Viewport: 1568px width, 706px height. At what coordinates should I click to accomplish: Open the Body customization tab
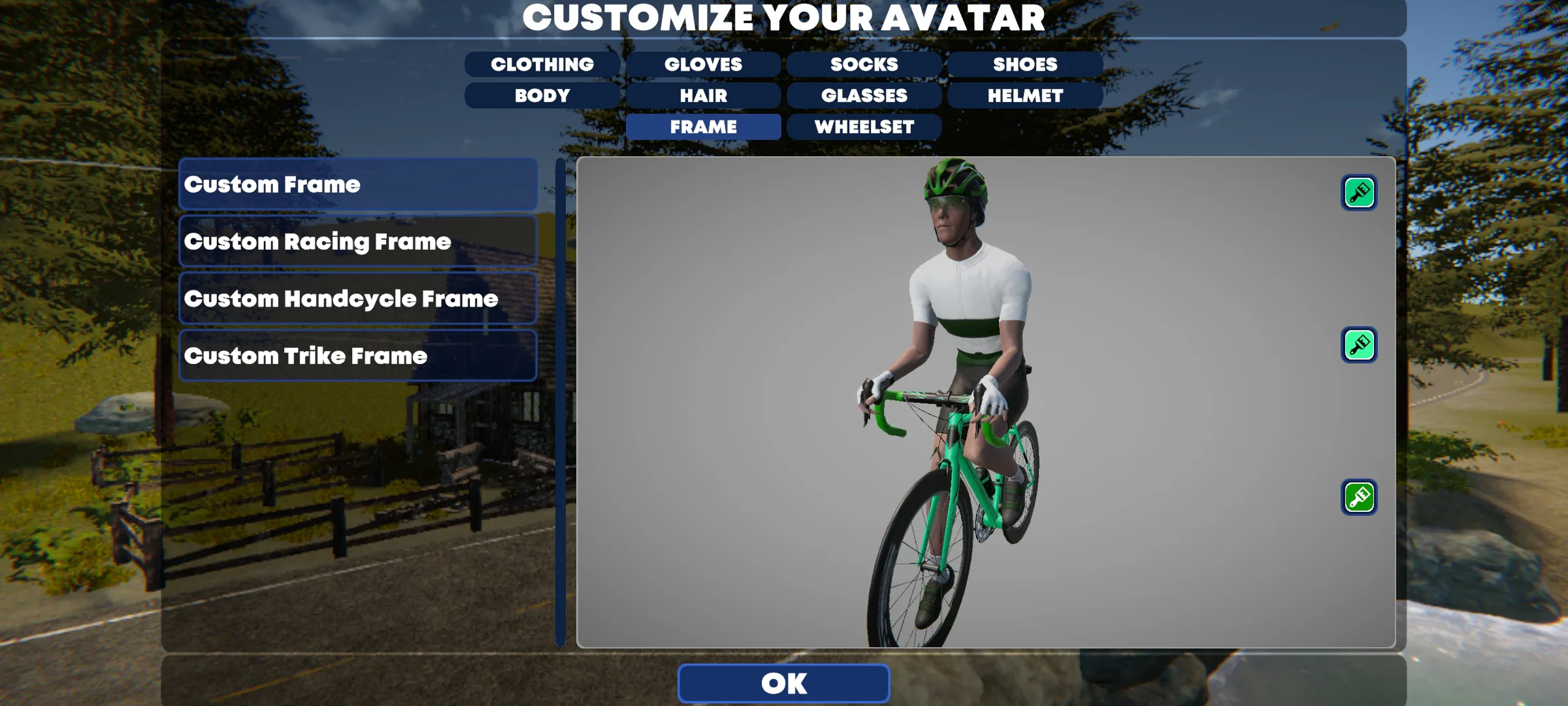tap(542, 95)
